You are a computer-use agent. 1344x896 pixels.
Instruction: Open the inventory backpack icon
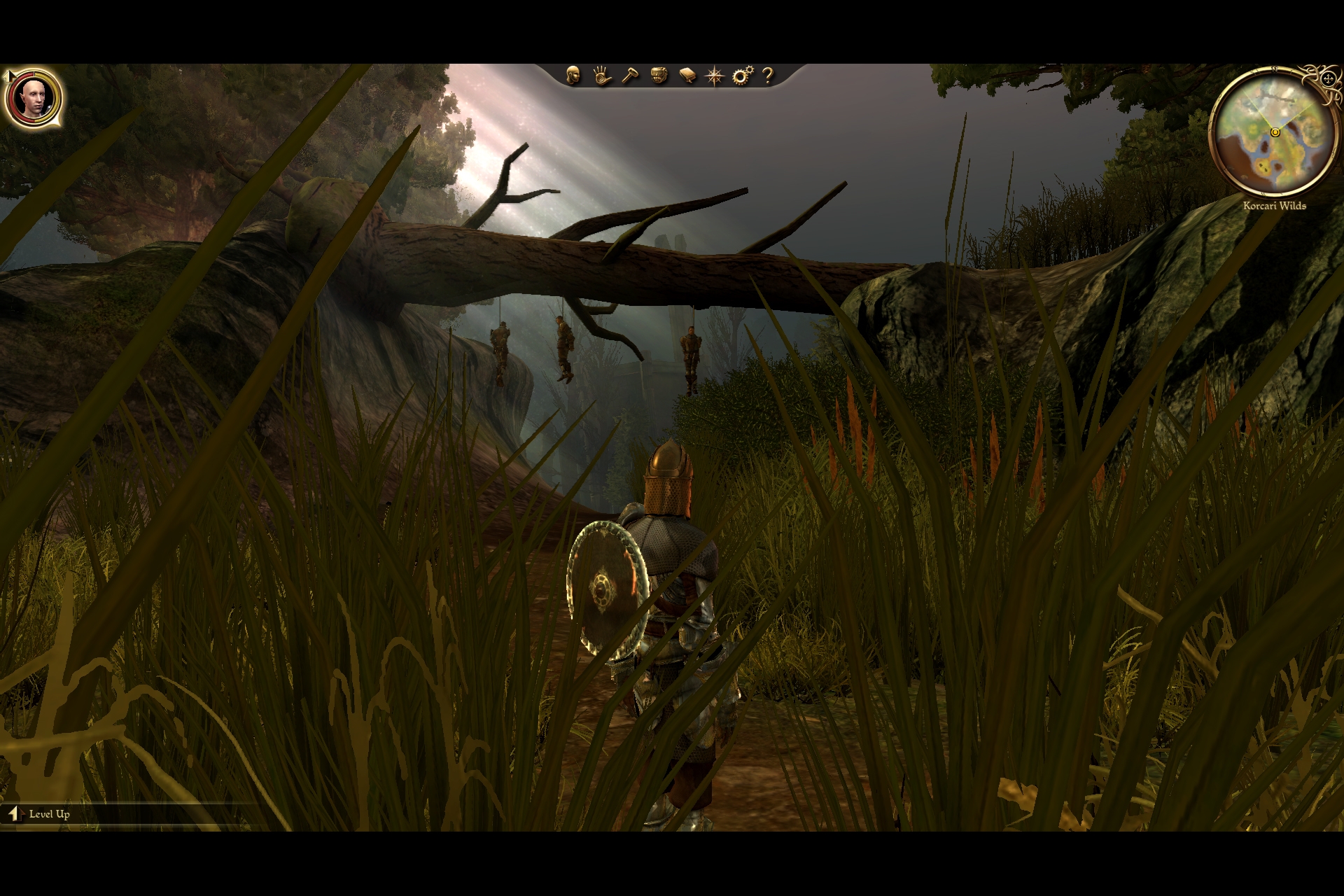pyautogui.click(x=659, y=76)
